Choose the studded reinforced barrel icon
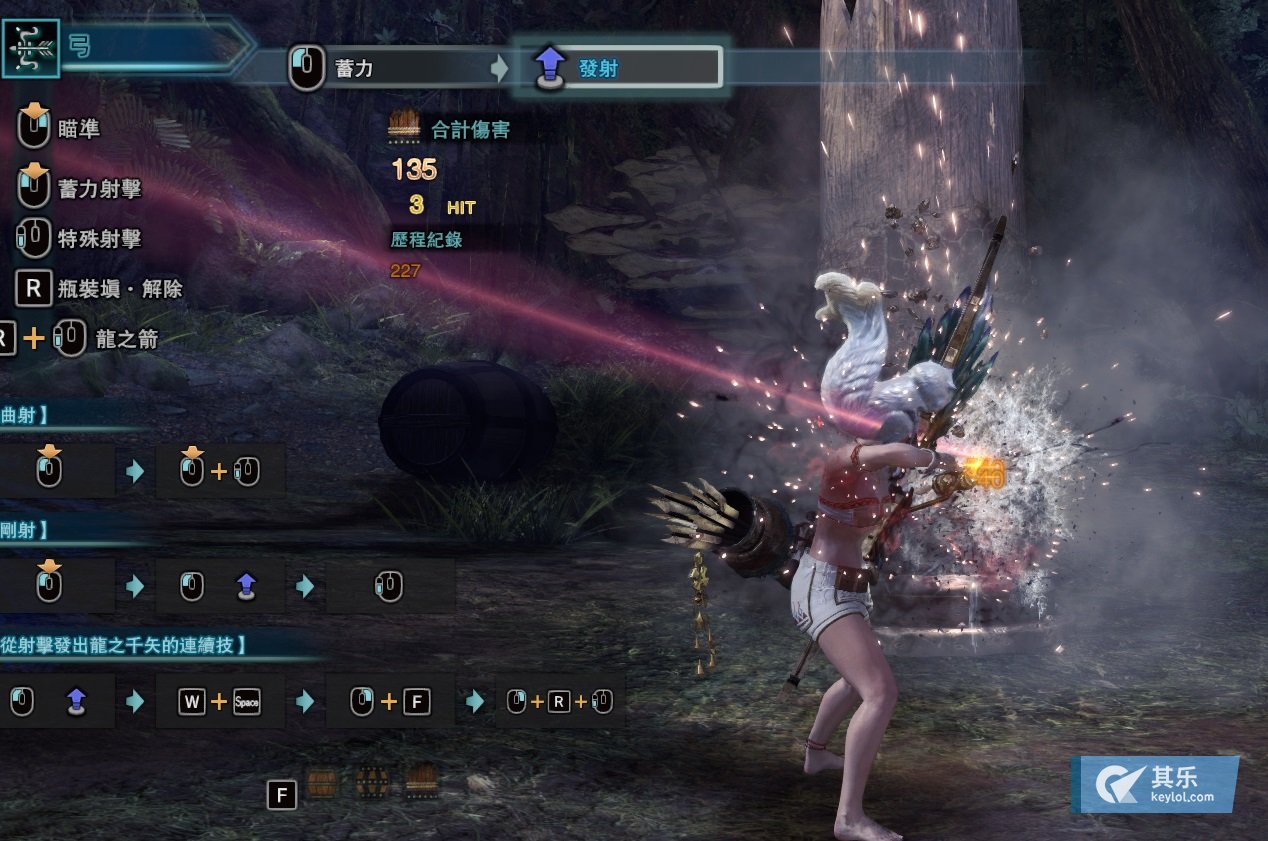This screenshot has width=1268, height=841. tap(372, 782)
